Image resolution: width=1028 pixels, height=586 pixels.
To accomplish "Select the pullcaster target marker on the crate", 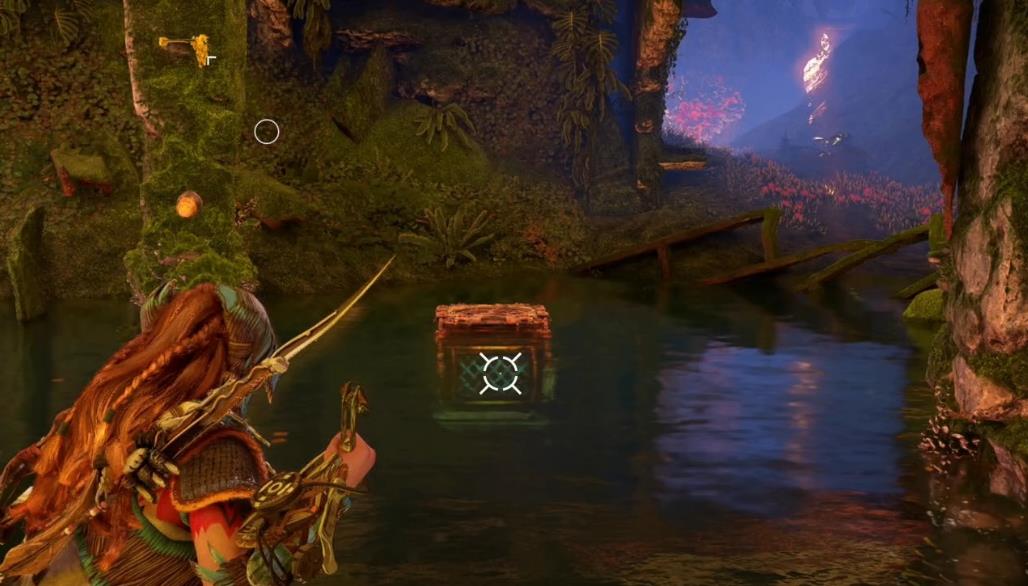I will pos(499,373).
